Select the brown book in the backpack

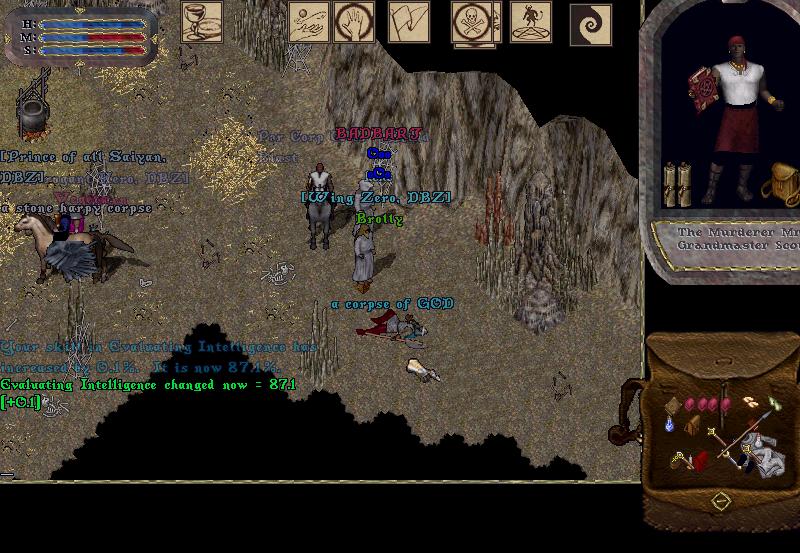pyautogui.click(x=674, y=402)
